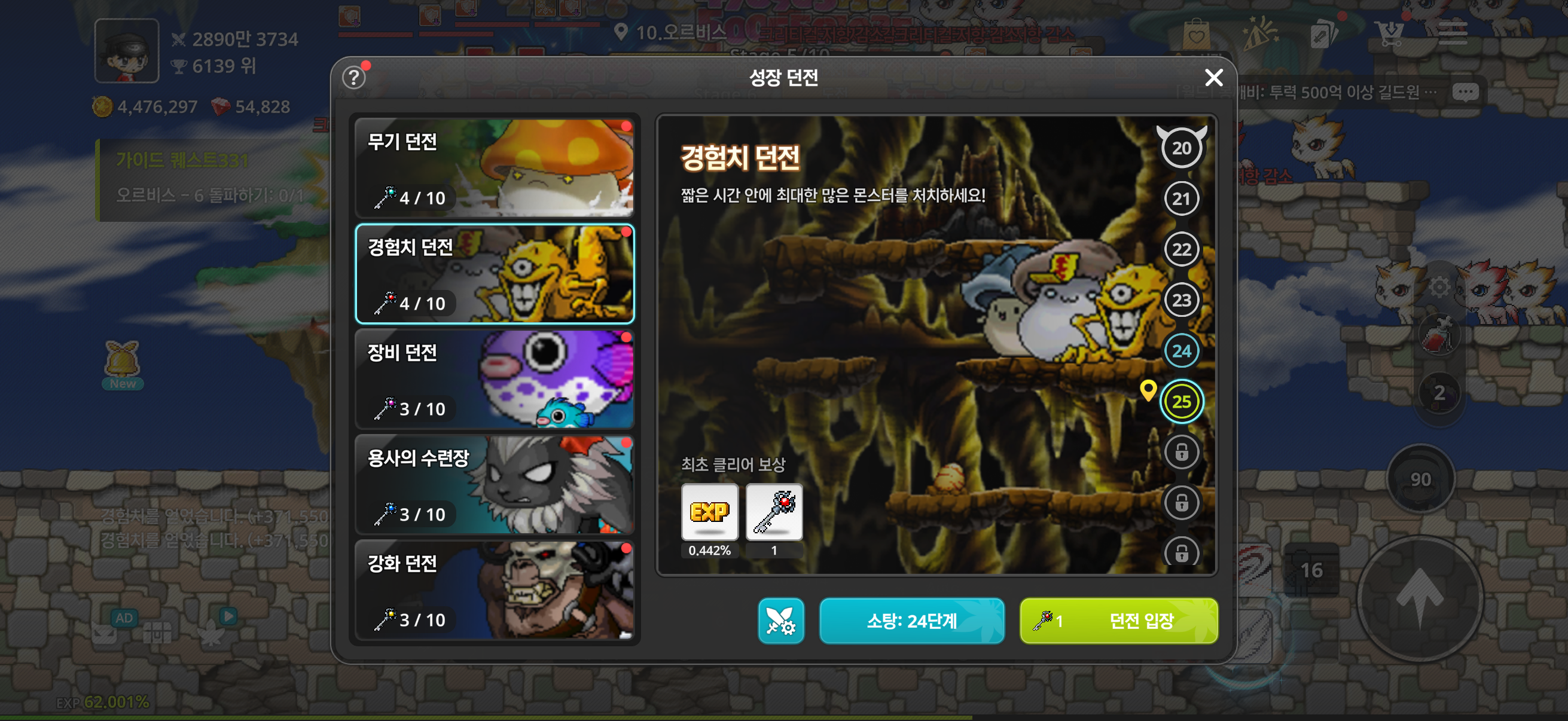Select stage 24 in the stage list
Screen dimensions: 1568x721
1181,350
